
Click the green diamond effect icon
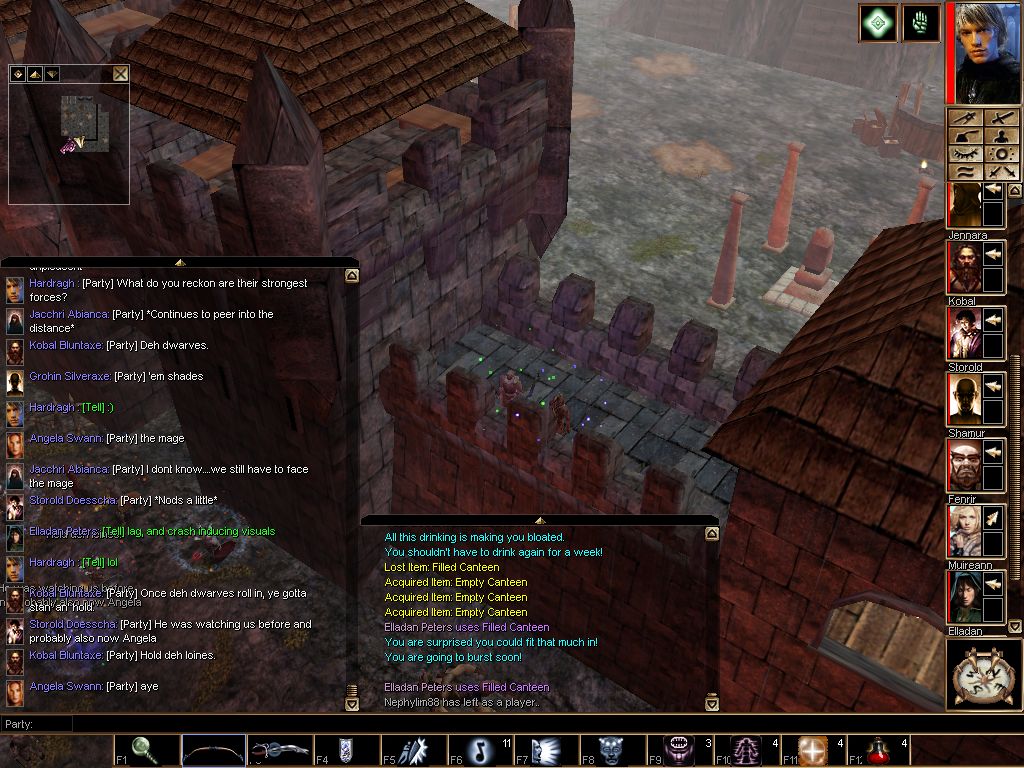pyautogui.click(x=877, y=23)
